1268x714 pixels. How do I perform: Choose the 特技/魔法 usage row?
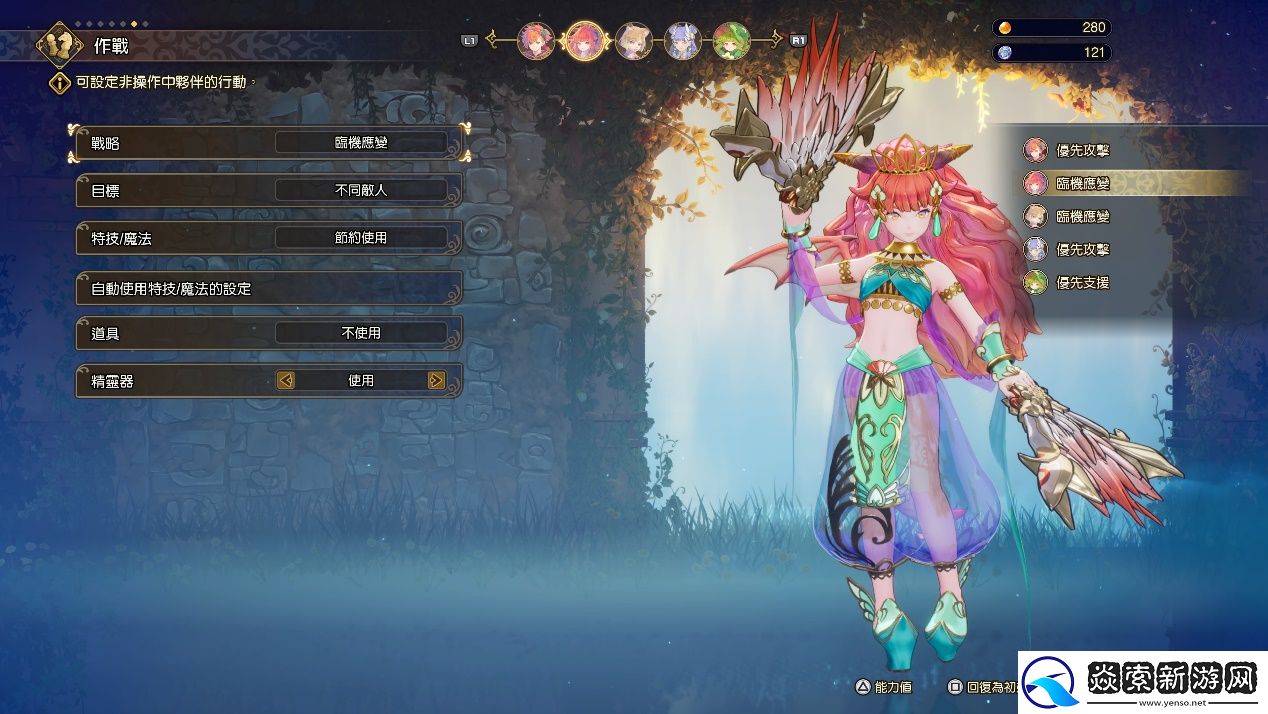click(268, 238)
